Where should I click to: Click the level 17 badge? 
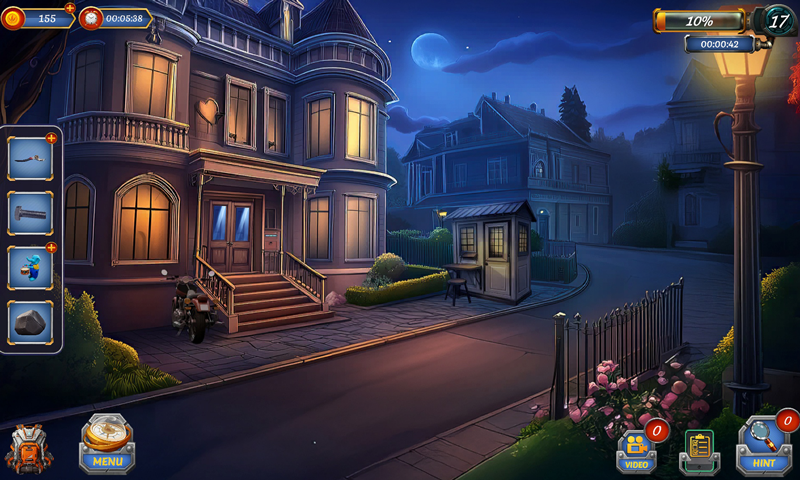(x=778, y=20)
